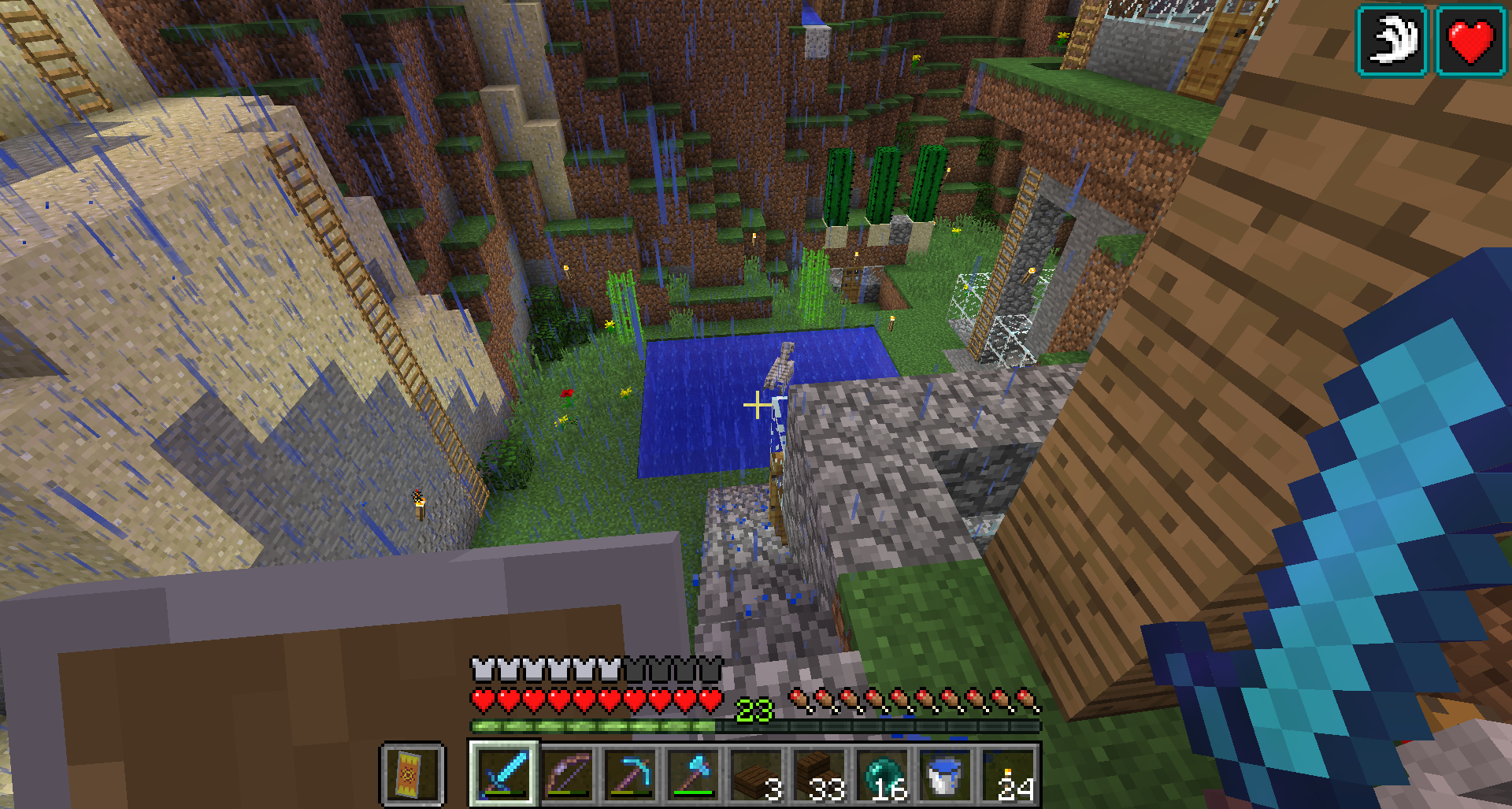Select the wooden slab stack of 3
Viewport: 1512px width, 809px height.
click(x=756, y=774)
